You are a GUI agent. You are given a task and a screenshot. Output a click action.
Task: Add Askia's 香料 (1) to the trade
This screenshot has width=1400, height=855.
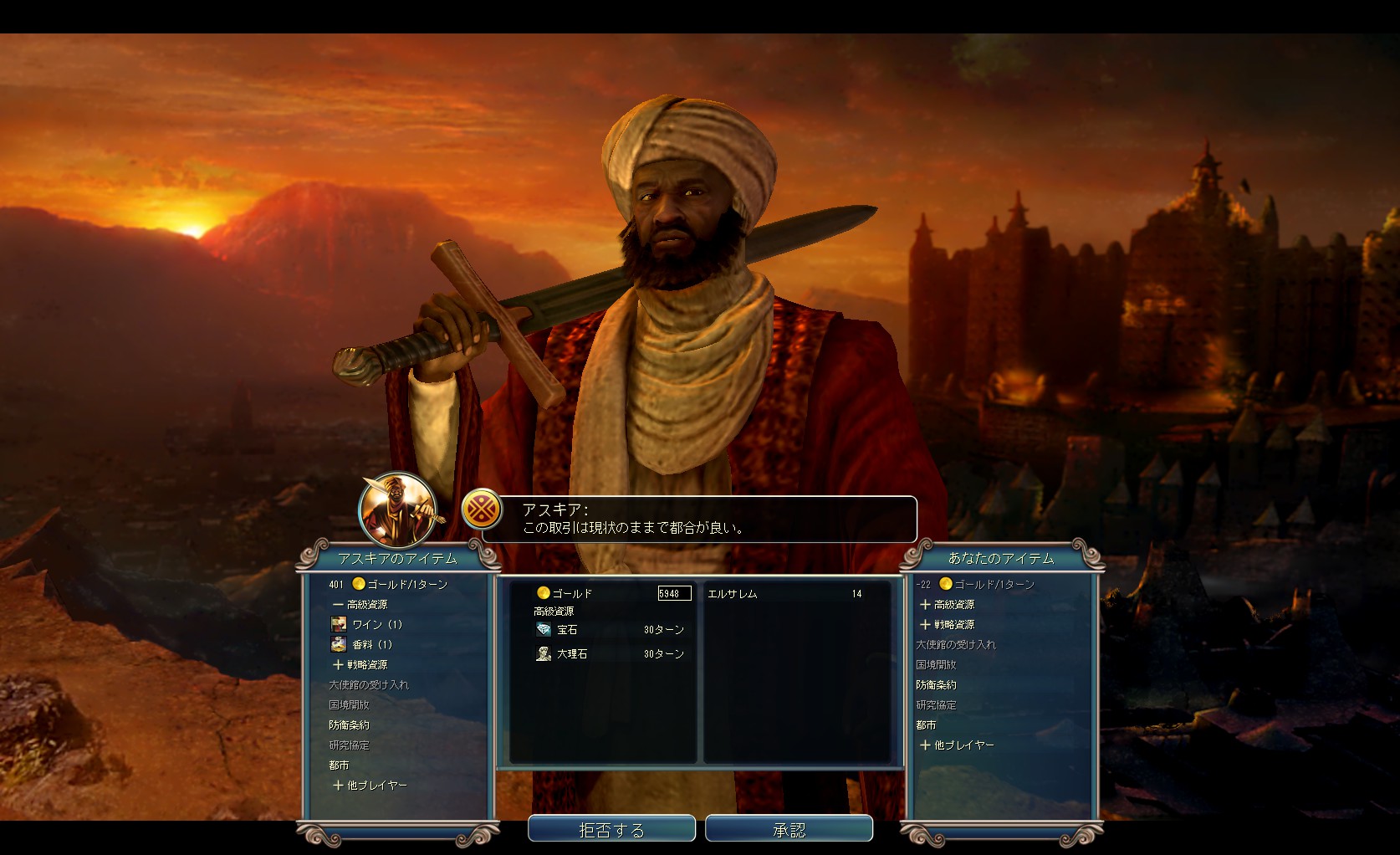[x=371, y=644]
